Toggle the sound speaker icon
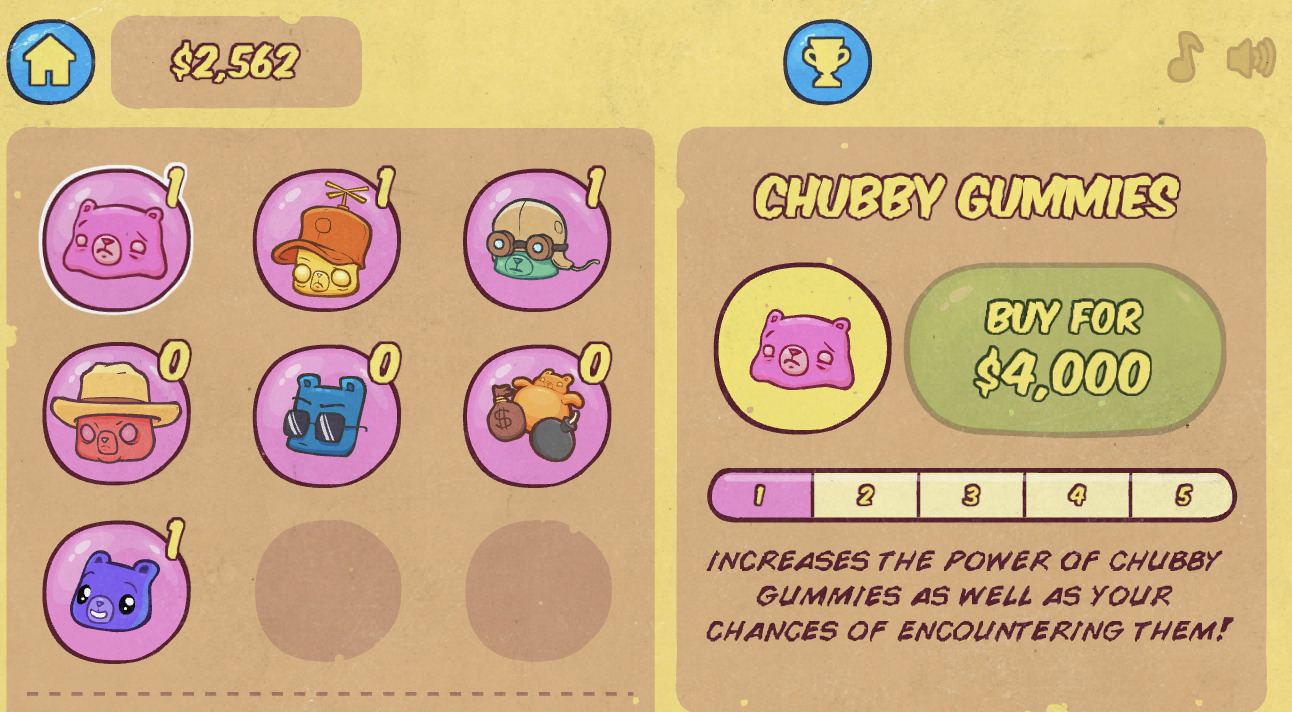This screenshot has width=1292, height=712. (x=1251, y=57)
